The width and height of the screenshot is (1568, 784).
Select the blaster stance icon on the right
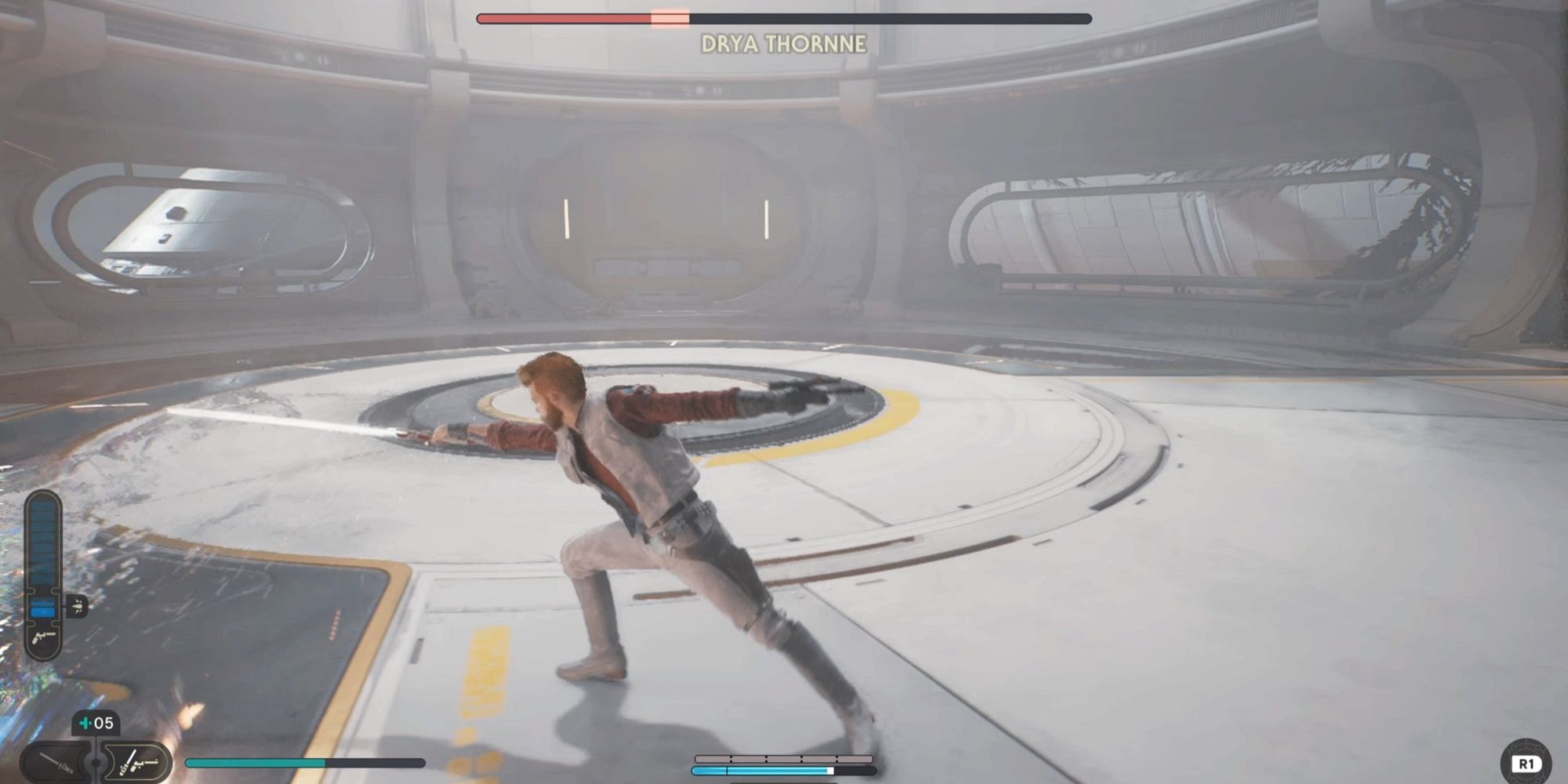pos(135,760)
